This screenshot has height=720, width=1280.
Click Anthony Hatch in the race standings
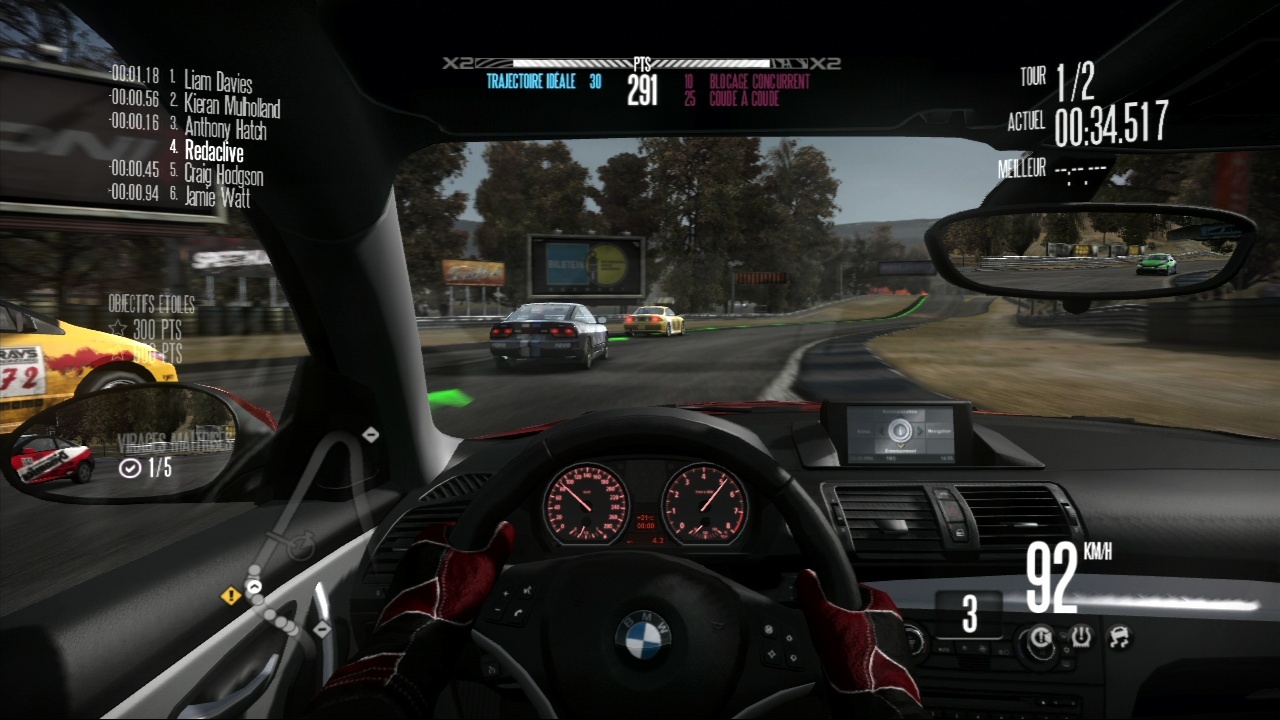point(225,128)
